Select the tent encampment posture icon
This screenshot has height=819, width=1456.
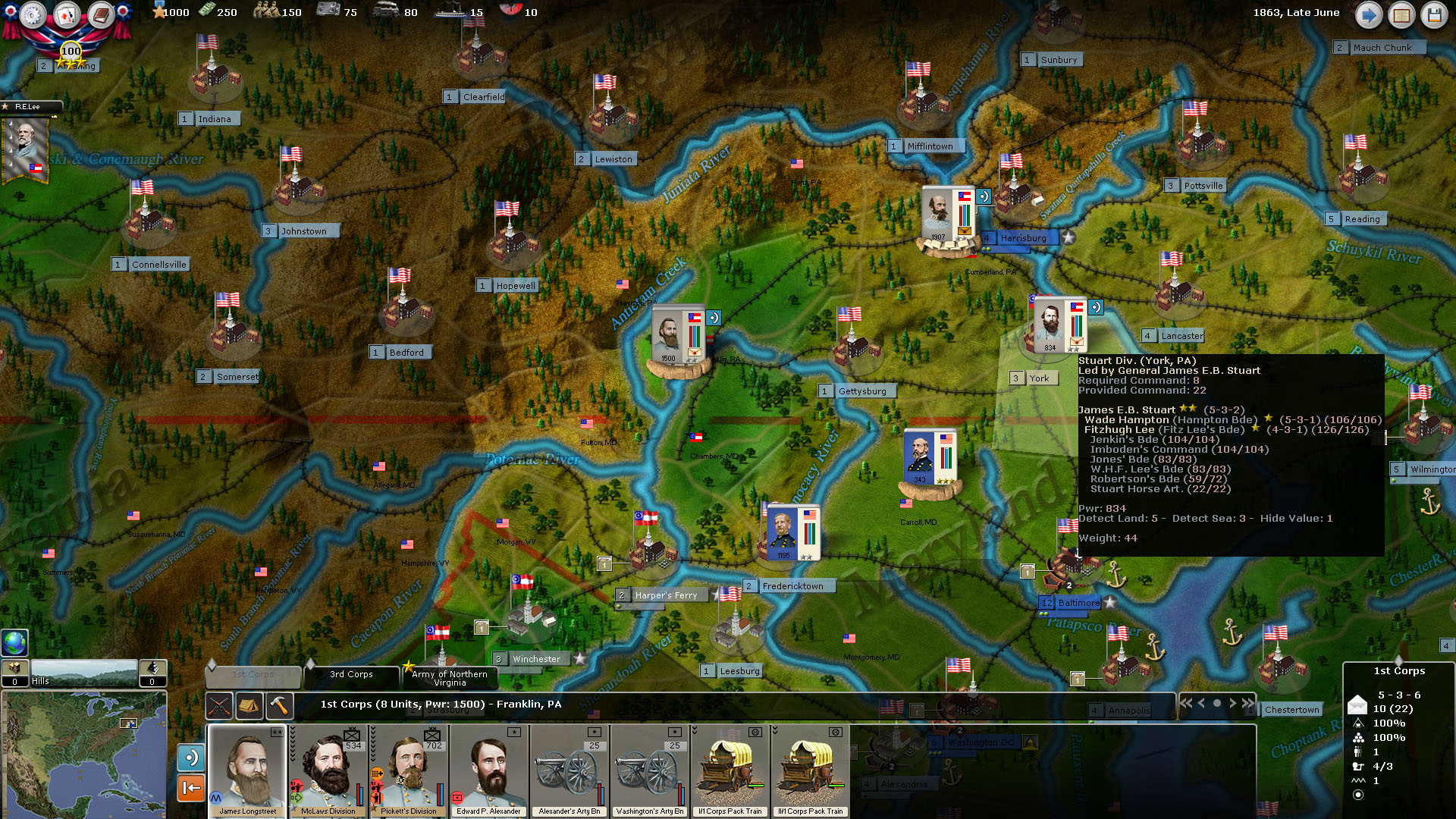[249, 706]
